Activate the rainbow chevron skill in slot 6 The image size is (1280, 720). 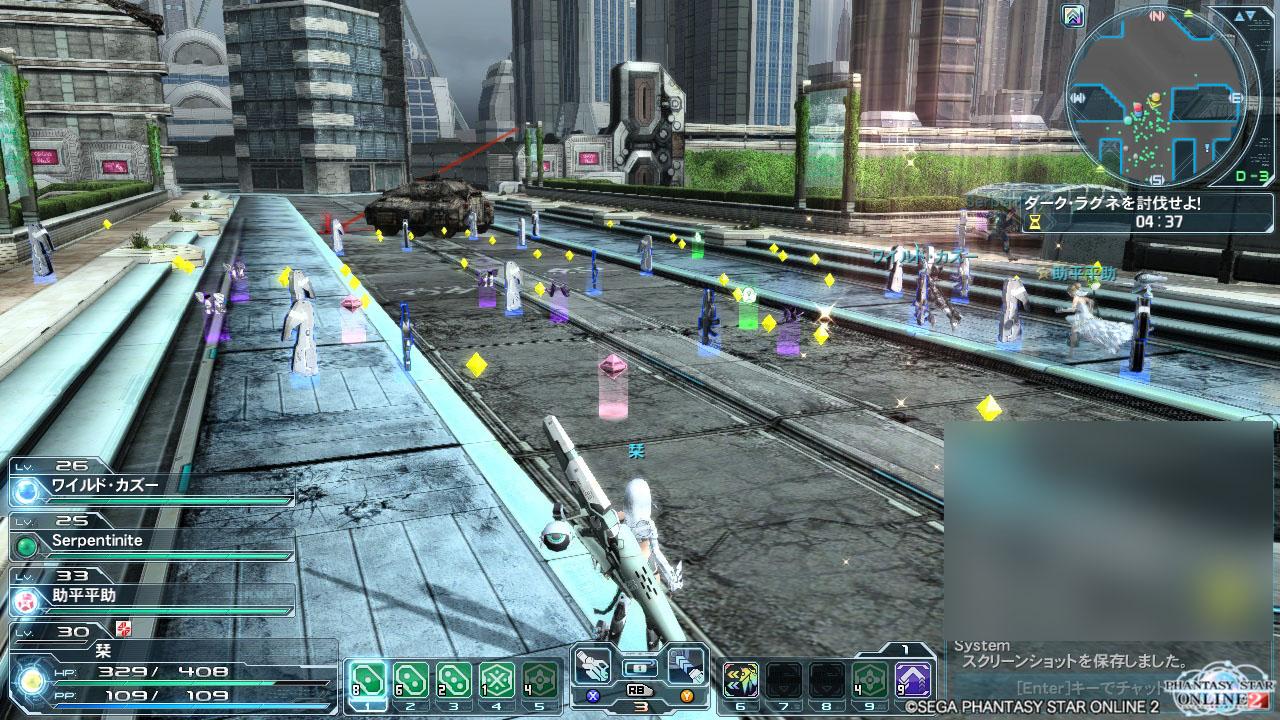740,680
